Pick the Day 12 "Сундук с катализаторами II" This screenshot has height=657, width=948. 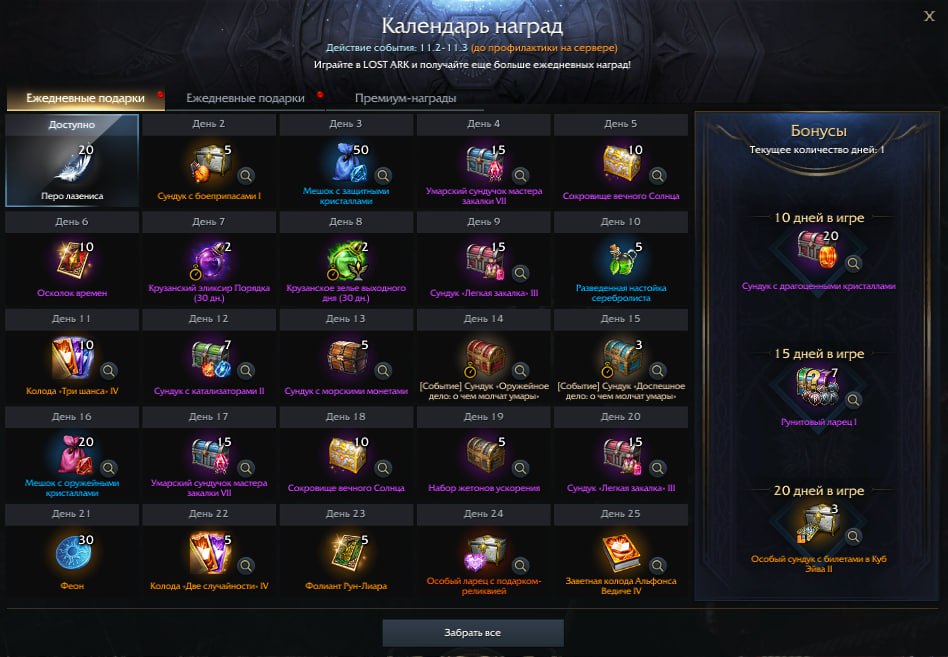[209, 355]
